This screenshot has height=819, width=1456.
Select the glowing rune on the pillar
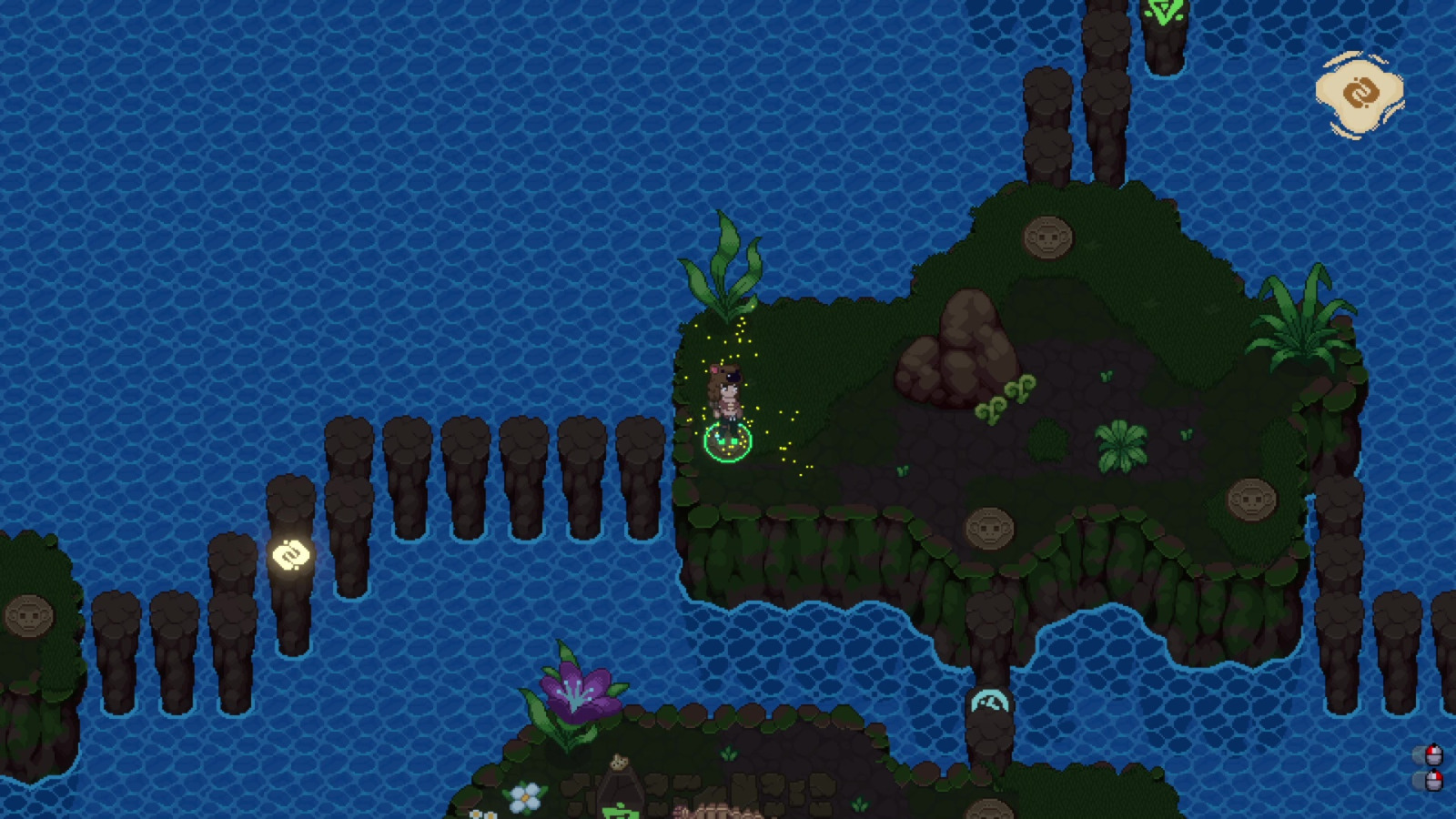[x=288, y=552]
